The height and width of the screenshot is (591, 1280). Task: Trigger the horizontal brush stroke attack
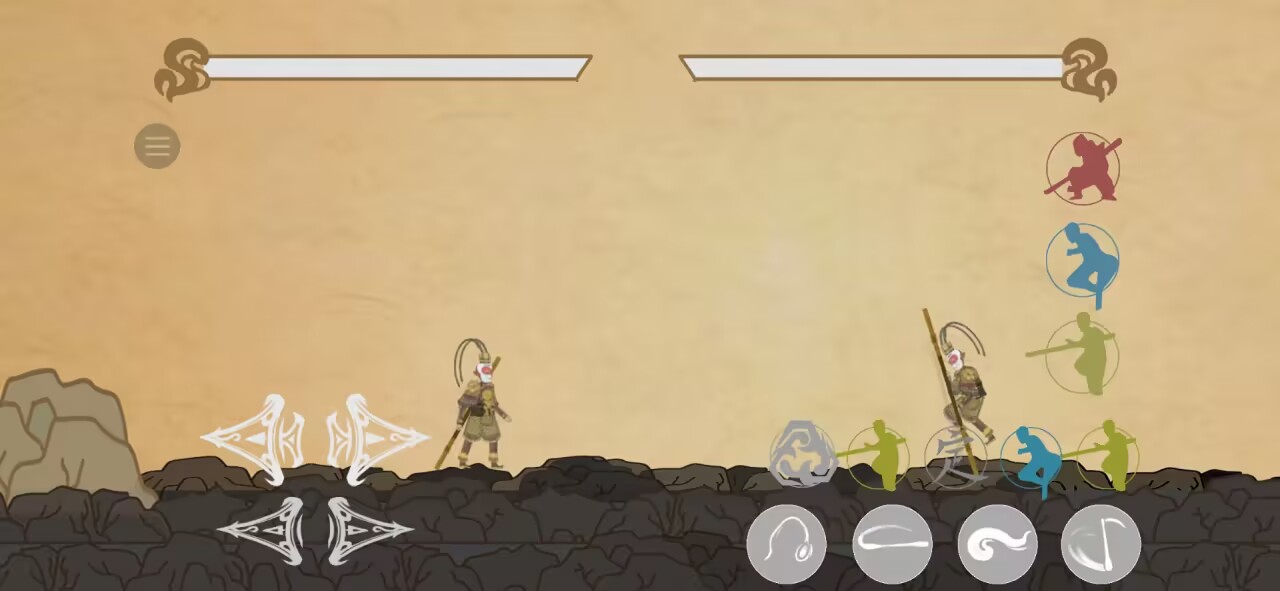click(x=892, y=545)
